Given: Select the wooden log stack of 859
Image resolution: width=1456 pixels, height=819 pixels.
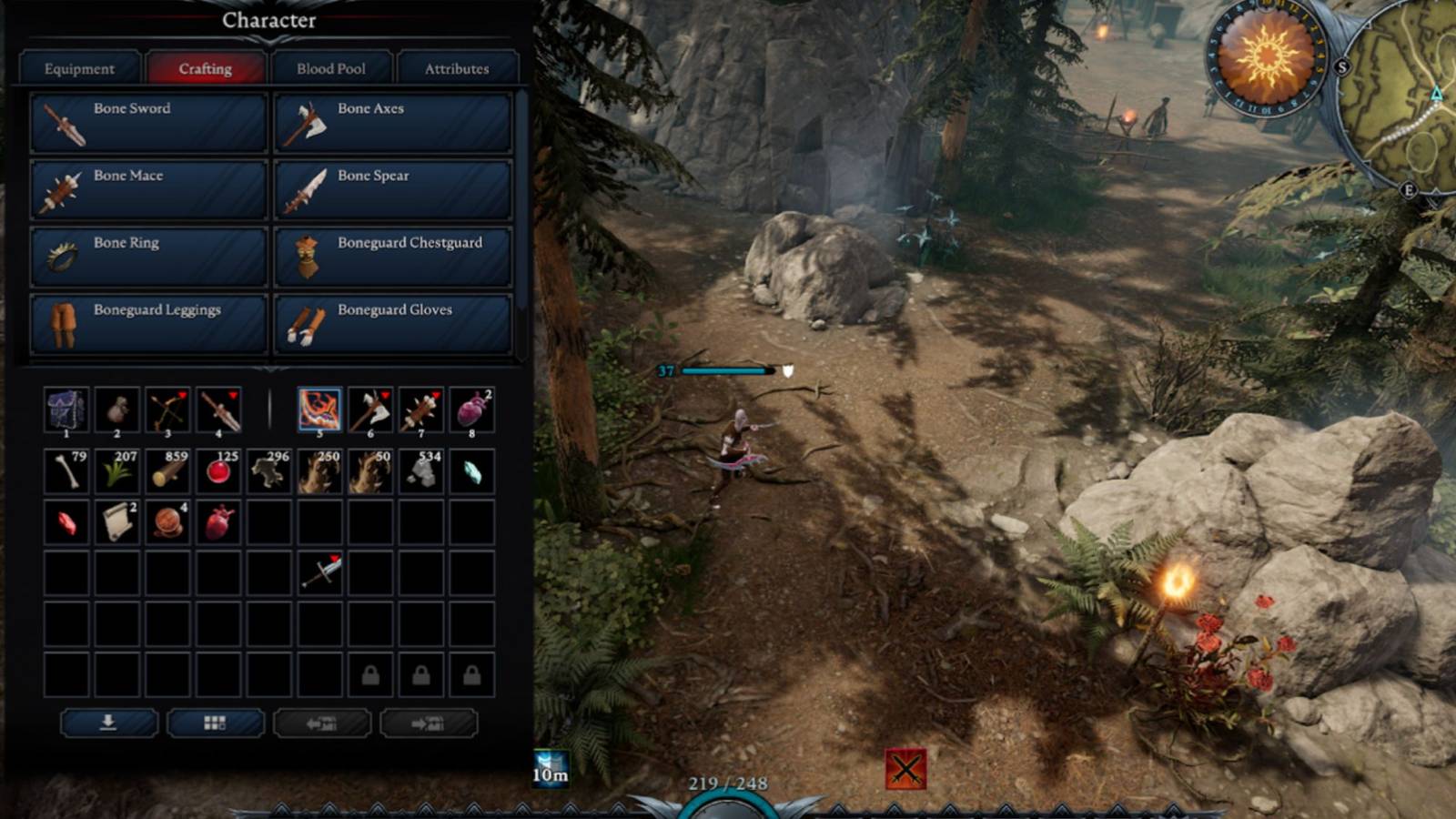Looking at the screenshot, I should (168, 471).
